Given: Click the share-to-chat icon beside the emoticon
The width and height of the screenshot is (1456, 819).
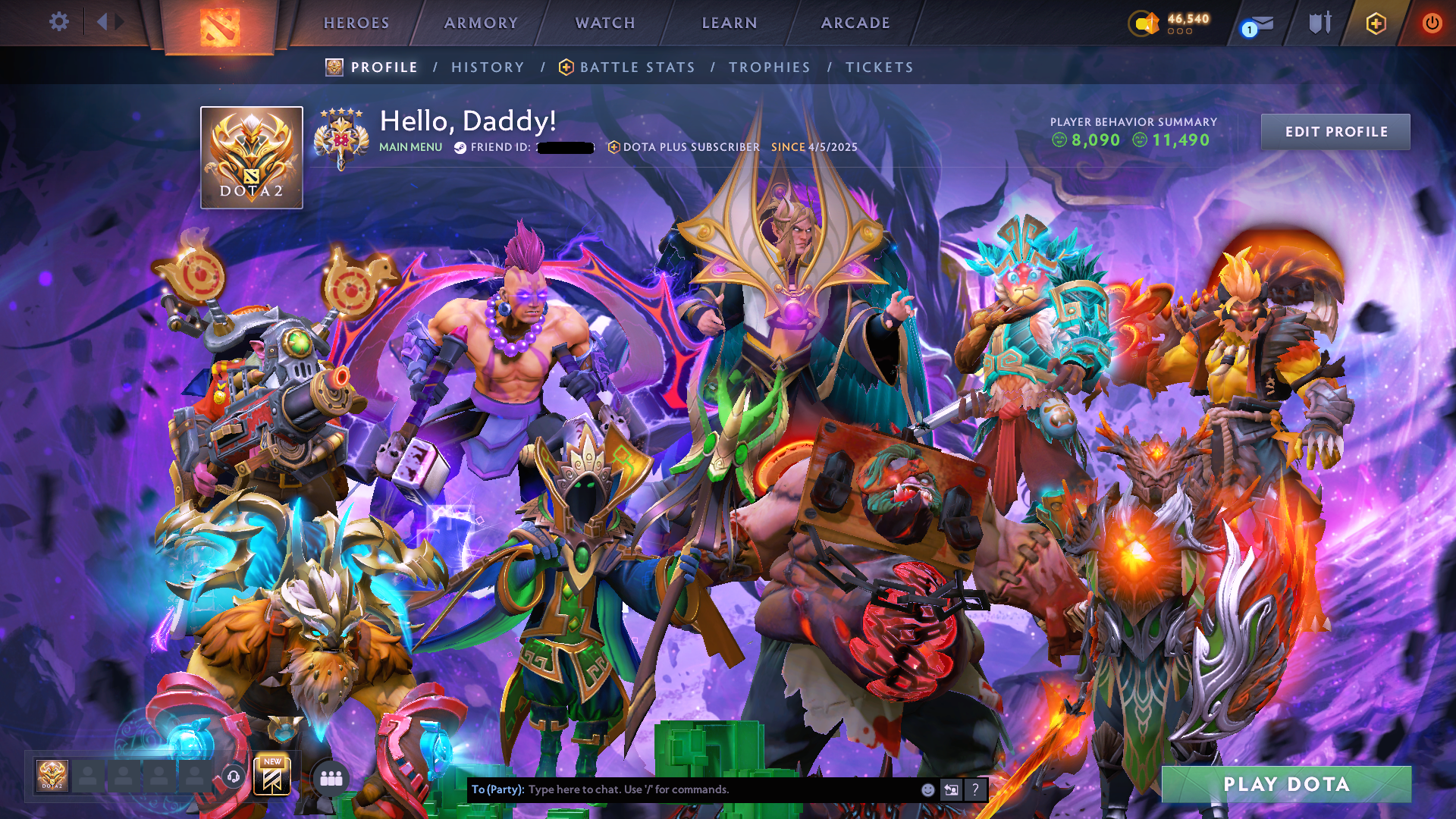Looking at the screenshot, I should 952,789.
